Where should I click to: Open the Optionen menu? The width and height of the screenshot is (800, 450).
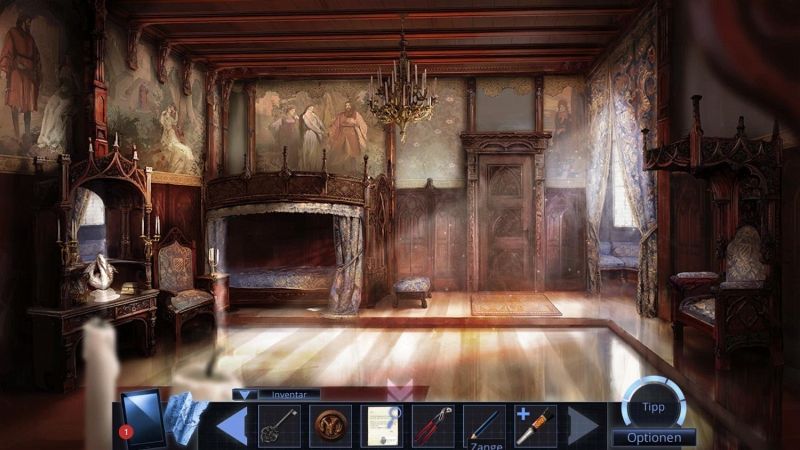click(x=654, y=437)
